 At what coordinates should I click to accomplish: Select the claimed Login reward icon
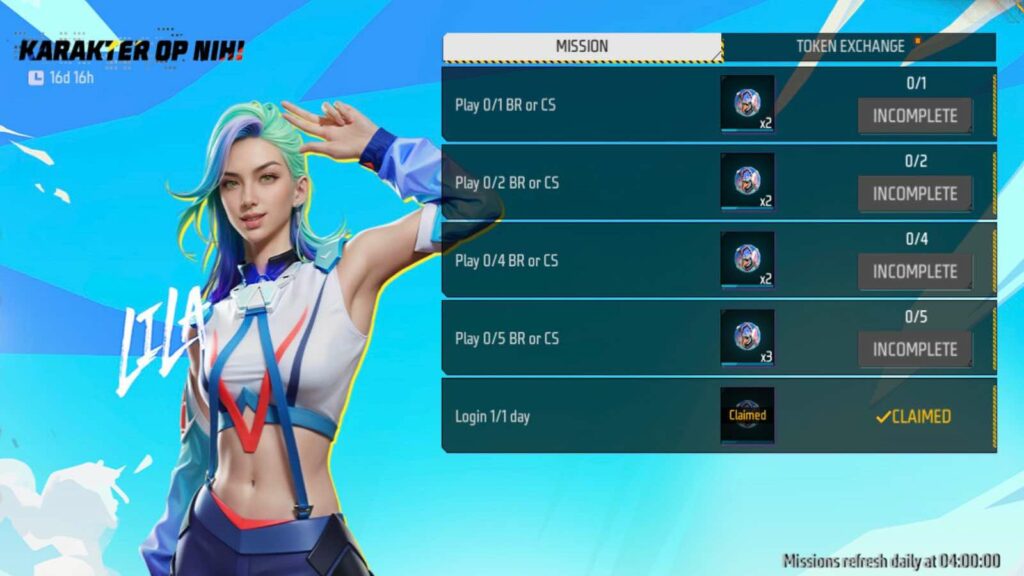pyautogui.click(x=747, y=415)
